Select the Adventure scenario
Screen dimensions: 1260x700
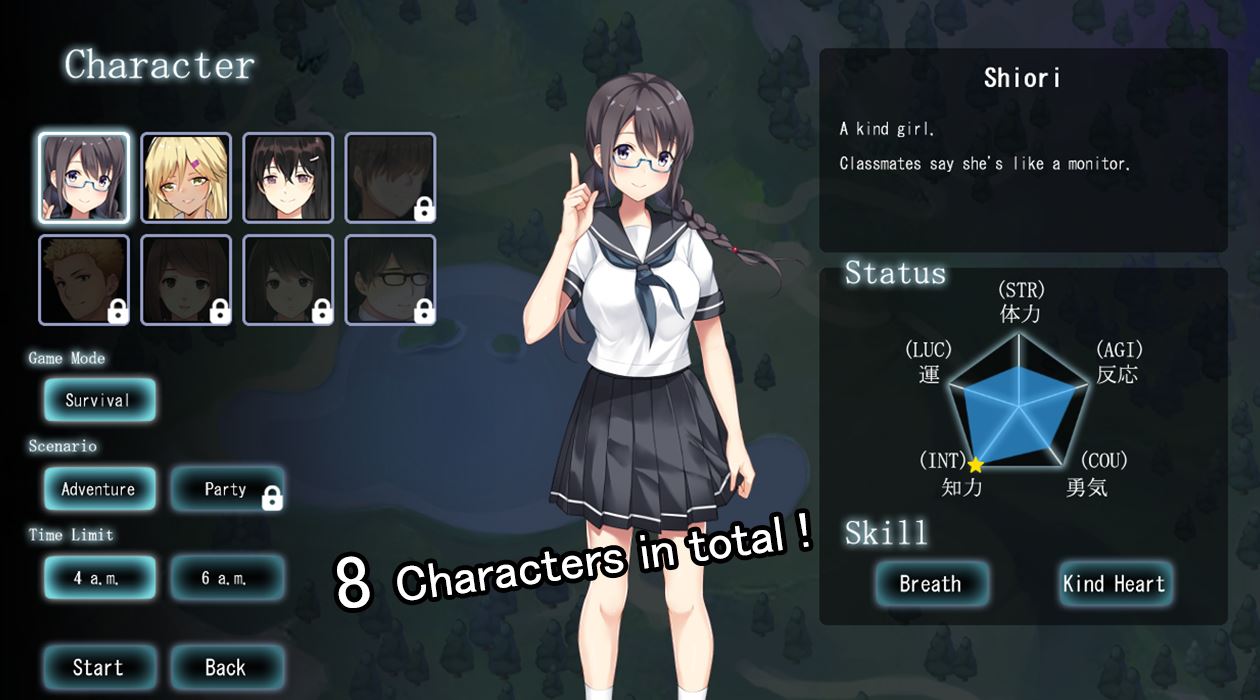pyautogui.click(x=99, y=489)
